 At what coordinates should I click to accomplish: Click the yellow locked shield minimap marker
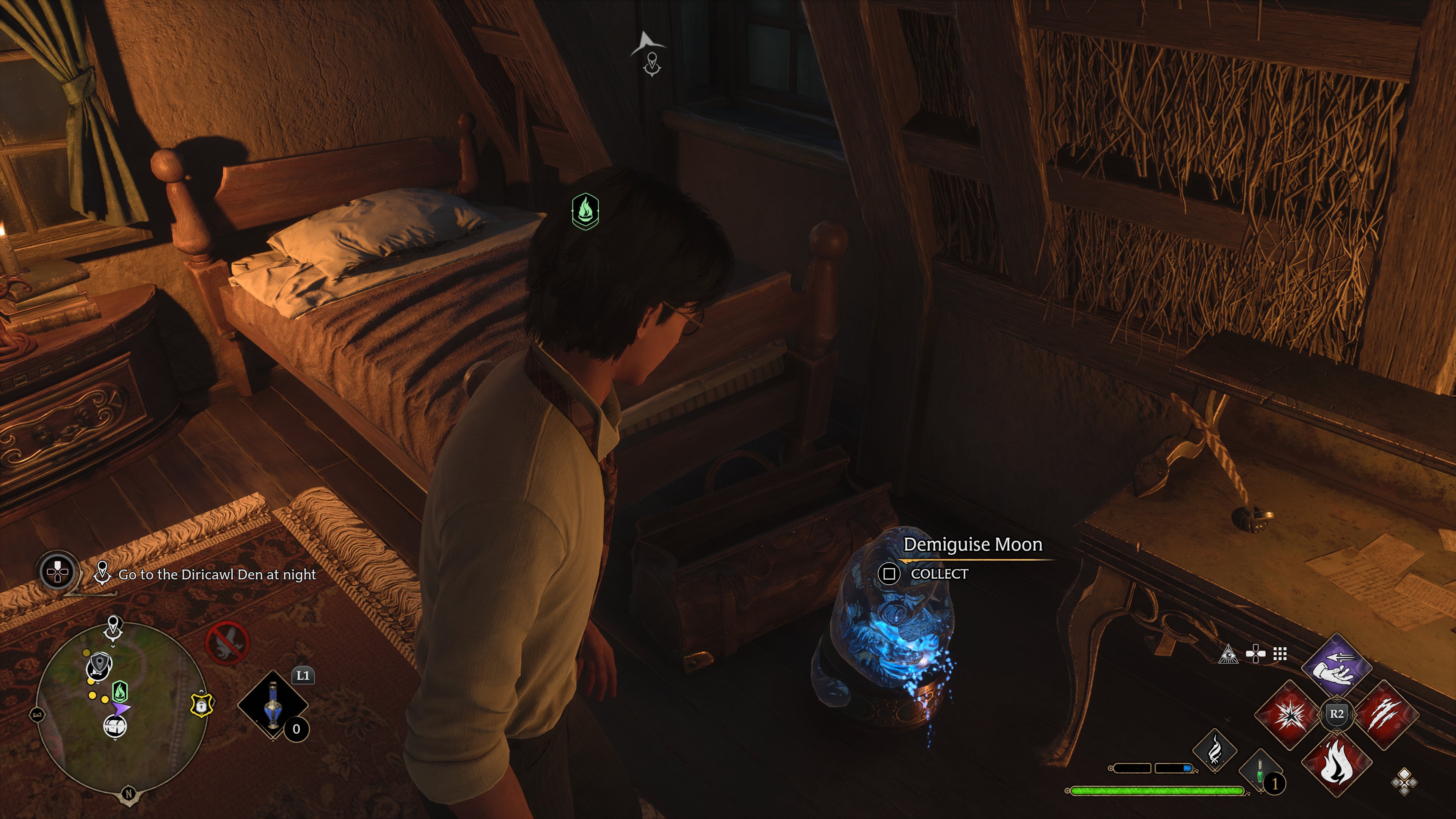[x=201, y=705]
